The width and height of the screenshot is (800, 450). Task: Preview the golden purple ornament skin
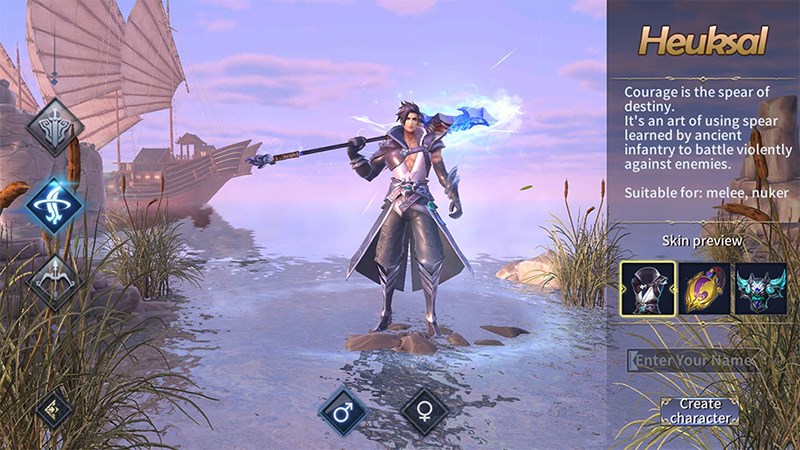click(x=704, y=288)
